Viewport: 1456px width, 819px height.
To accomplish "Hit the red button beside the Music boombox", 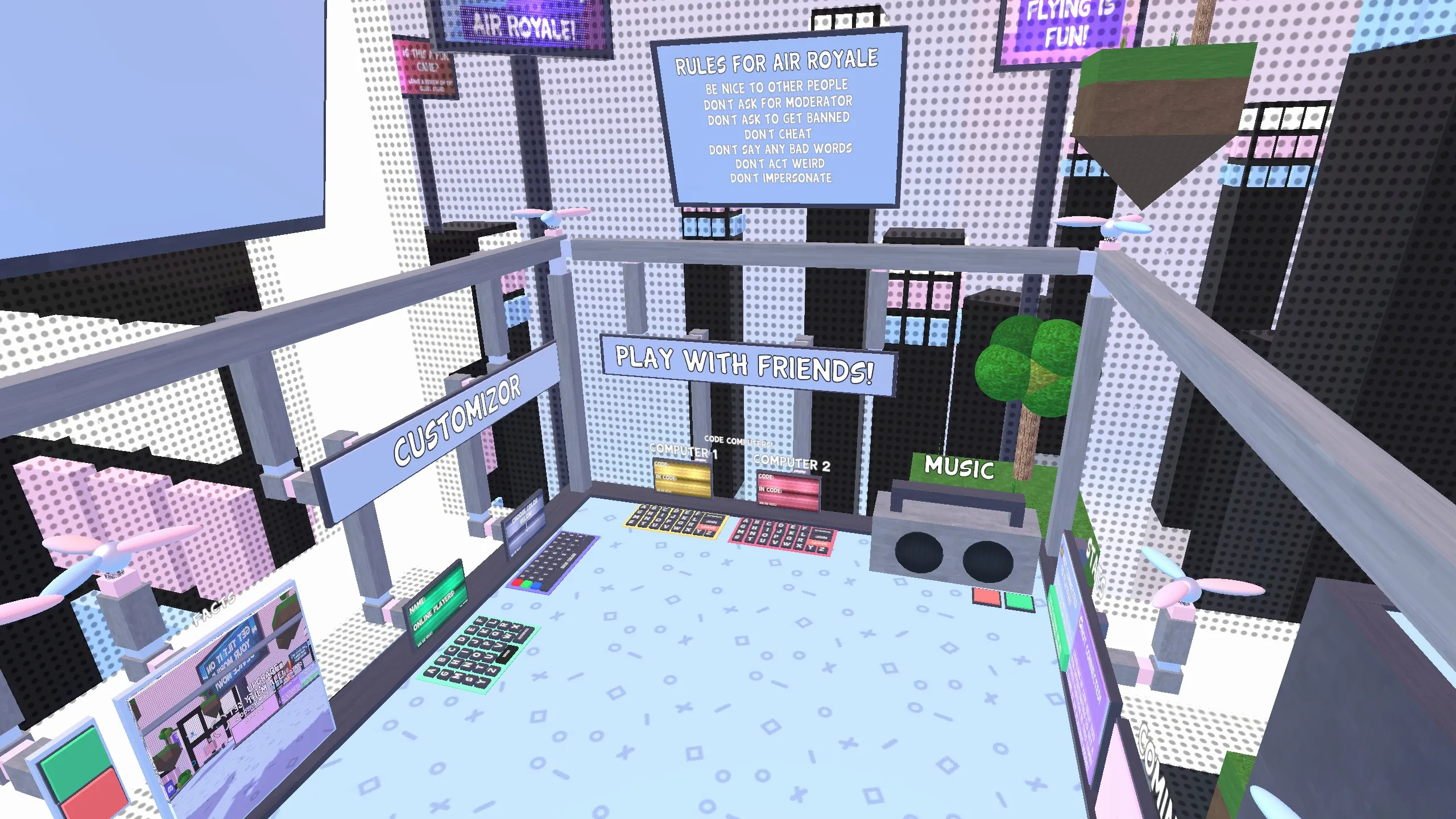I will click(986, 596).
